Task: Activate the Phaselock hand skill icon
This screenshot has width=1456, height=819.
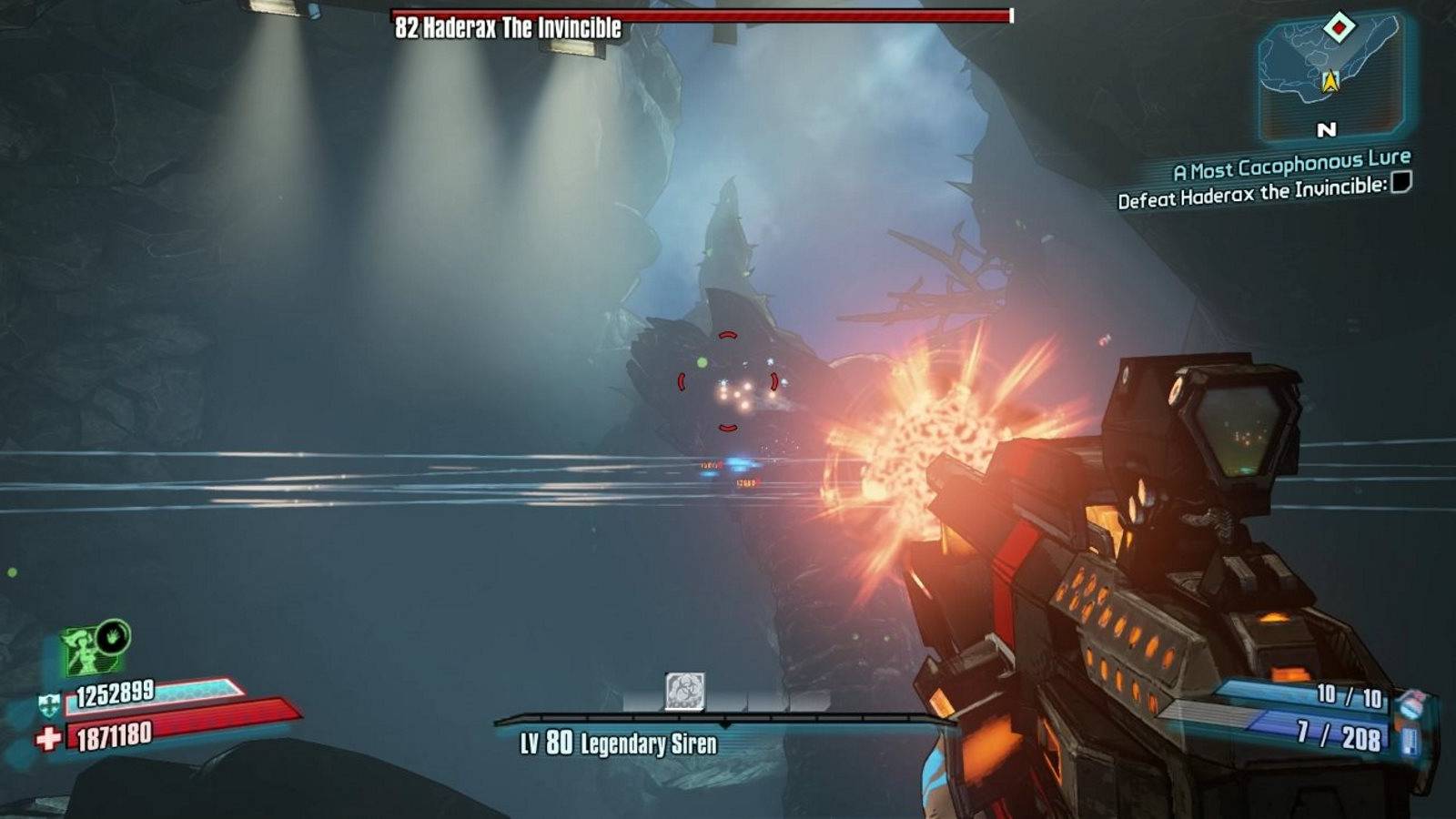Action: click(x=113, y=637)
